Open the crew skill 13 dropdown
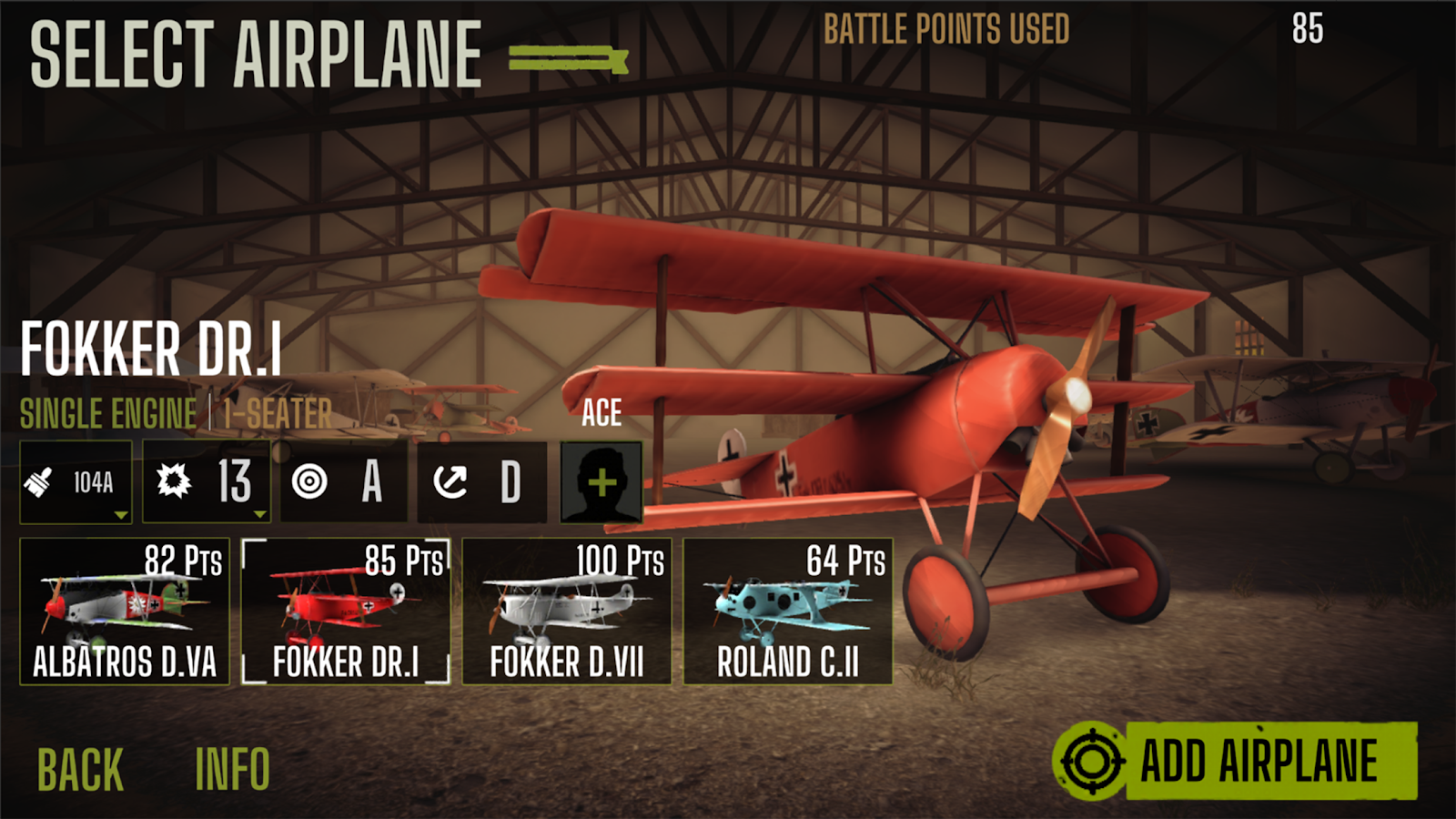 coord(207,482)
